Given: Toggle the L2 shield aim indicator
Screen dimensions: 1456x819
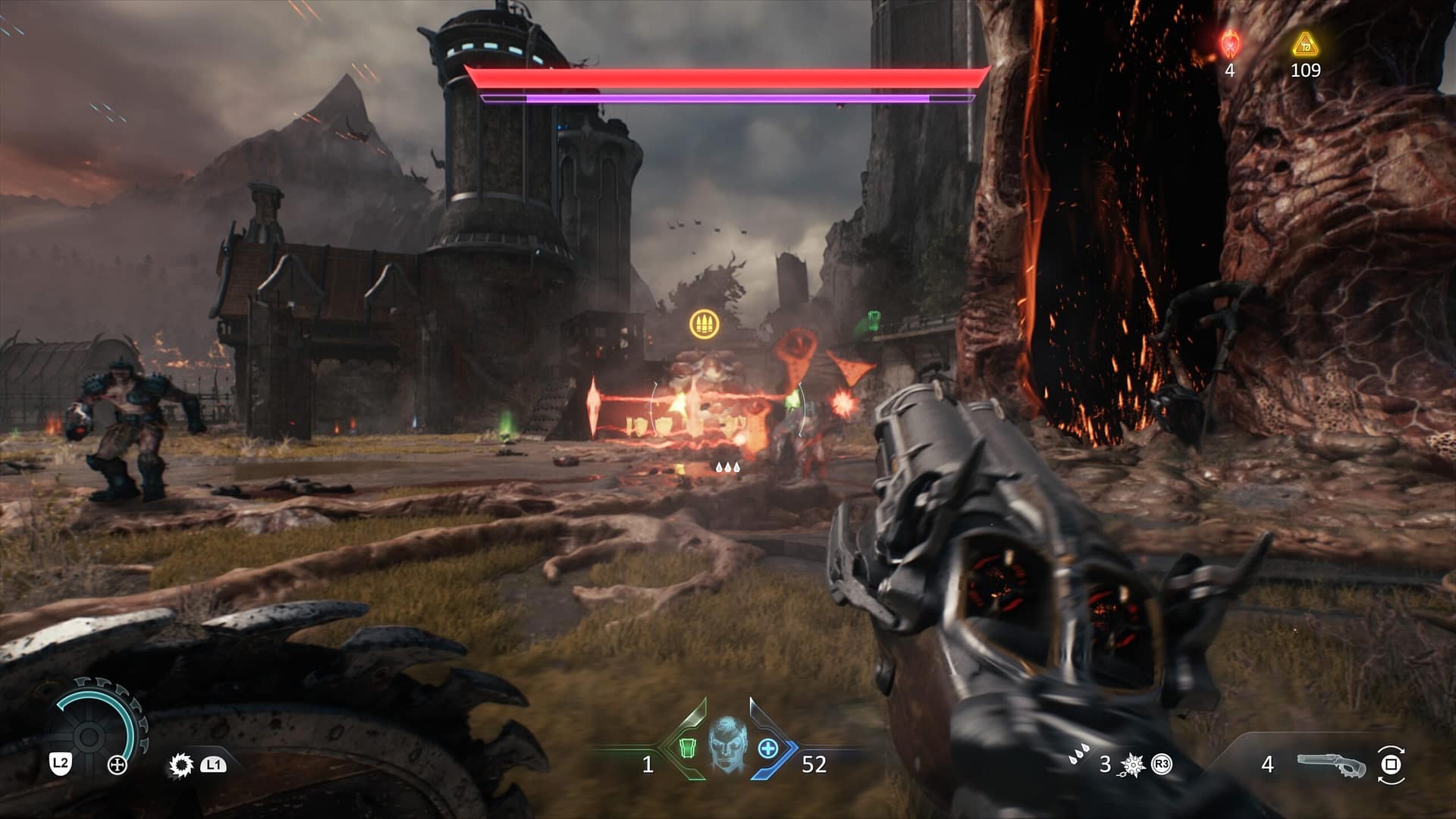Looking at the screenshot, I should tap(60, 764).
